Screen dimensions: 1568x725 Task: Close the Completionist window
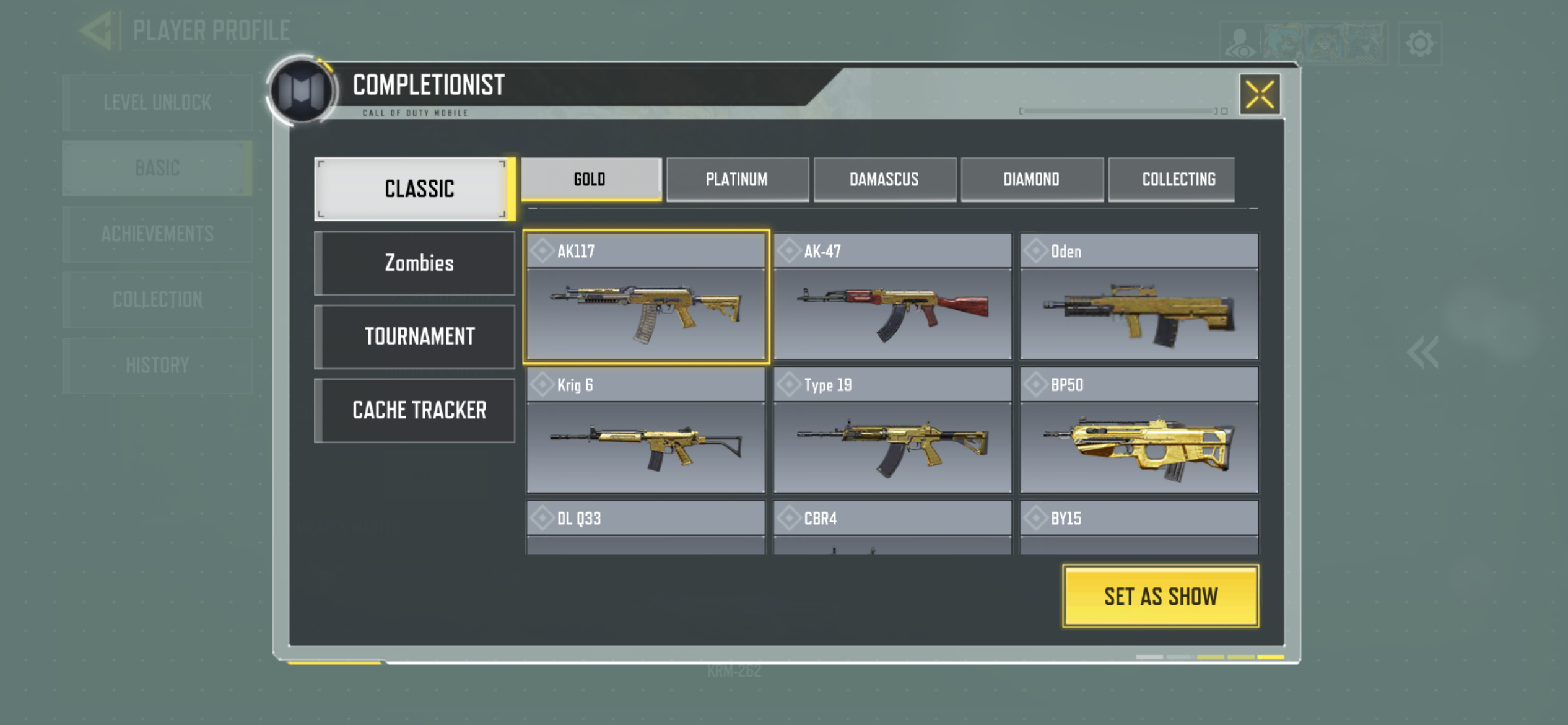click(x=1260, y=95)
